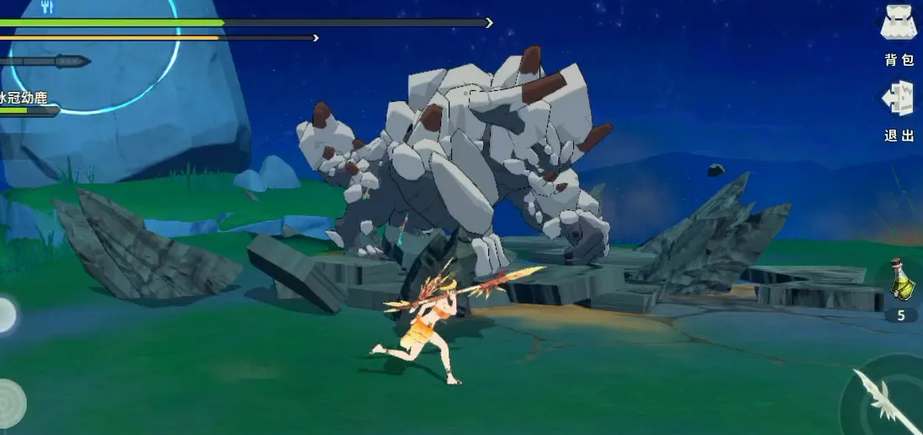This screenshot has height=435, width=923.
Task: Tap the spear attack button
Action: pyautogui.click(x=883, y=400)
